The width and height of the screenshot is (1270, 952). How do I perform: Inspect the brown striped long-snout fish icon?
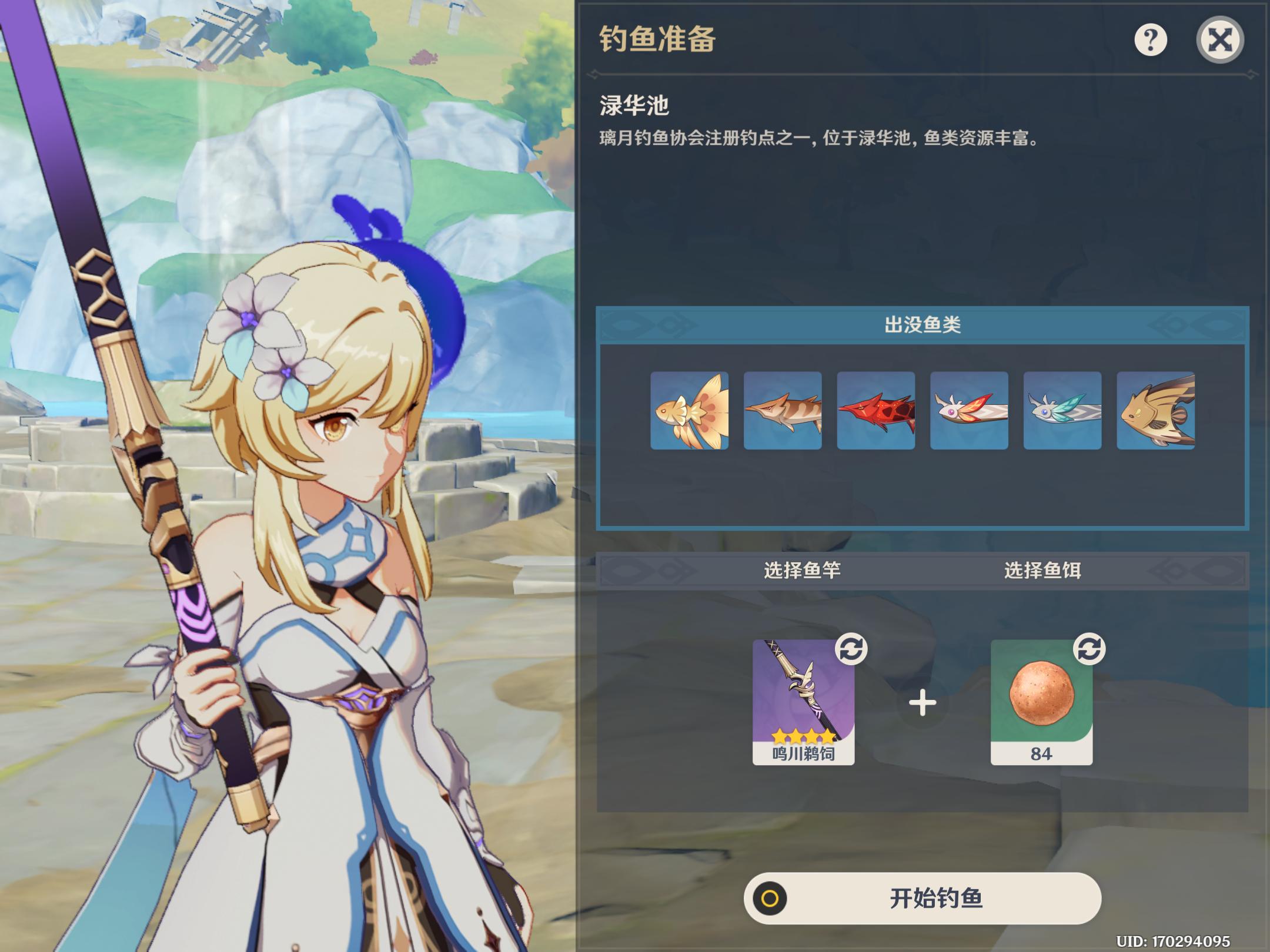click(x=783, y=411)
